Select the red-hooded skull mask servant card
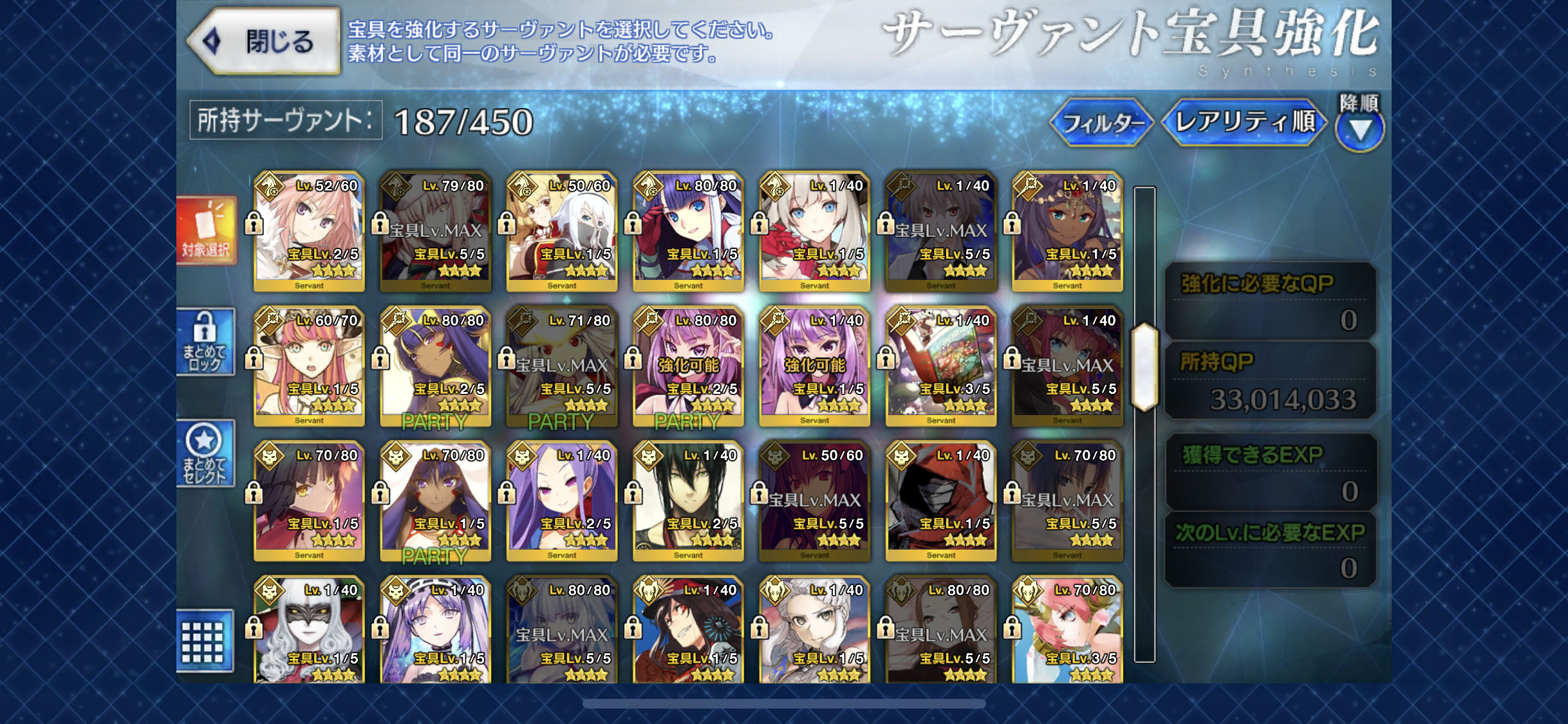The height and width of the screenshot is (724, 1568). [940, 501]
